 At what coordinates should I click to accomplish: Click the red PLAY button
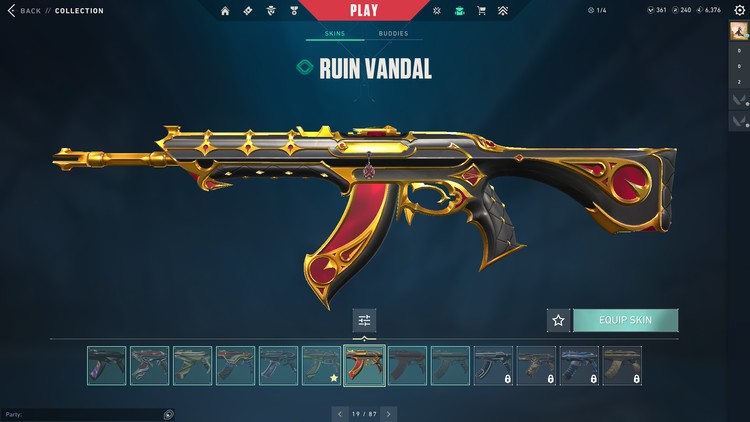363,10
